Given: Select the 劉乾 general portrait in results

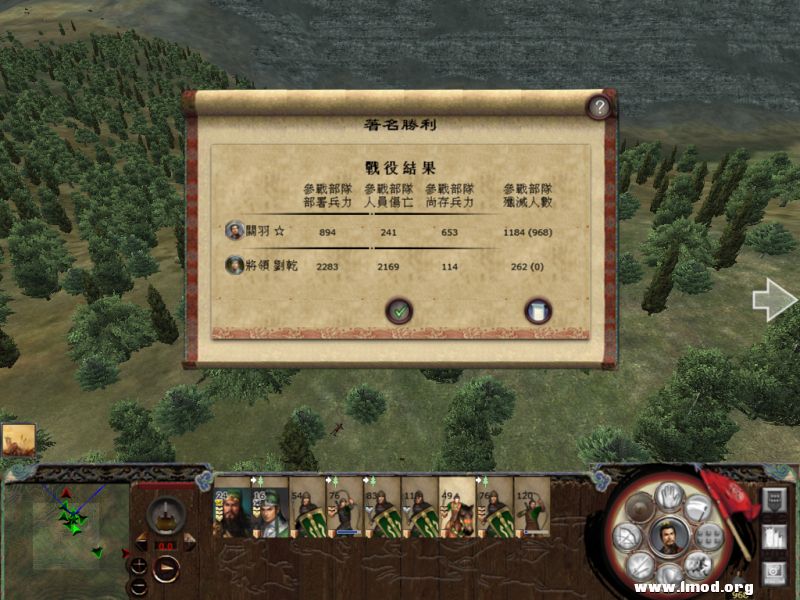Looking at the screenshot, I should pos(234,265).
